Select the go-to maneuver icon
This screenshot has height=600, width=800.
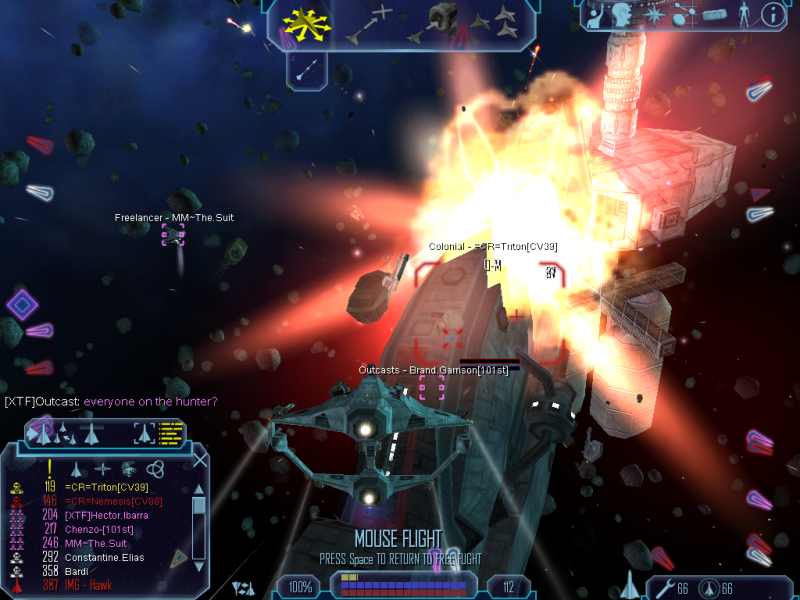coord(369,23)
